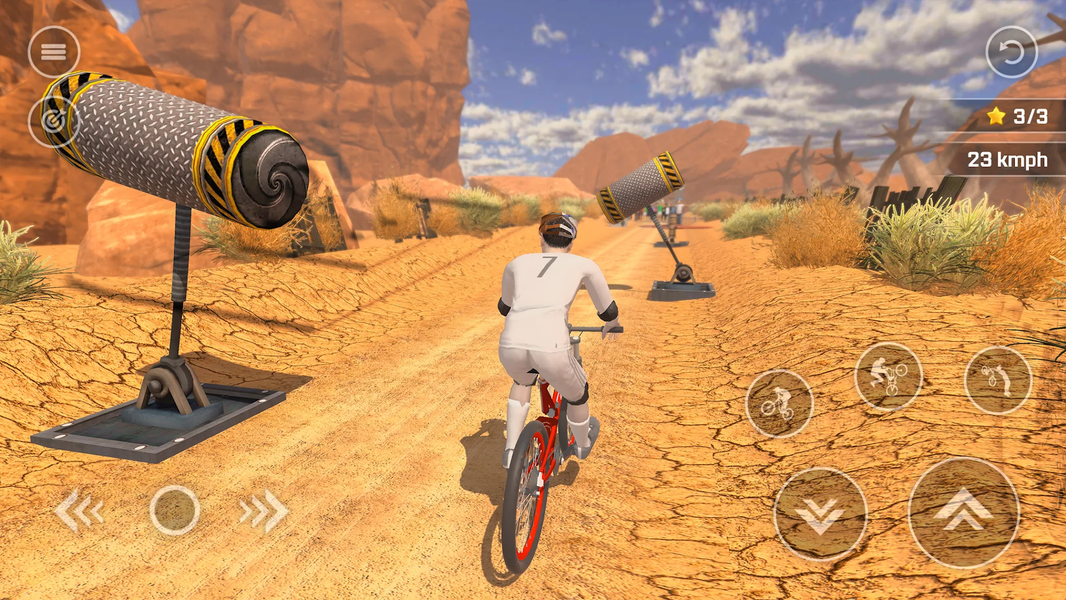Steer left with the left chevrons
Screen dimensions: 1066x600
point(79,511)
